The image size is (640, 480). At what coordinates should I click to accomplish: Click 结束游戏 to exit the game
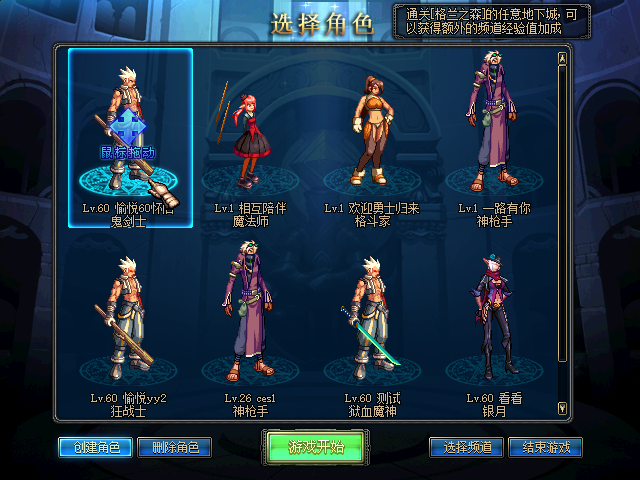pos(545,447)
